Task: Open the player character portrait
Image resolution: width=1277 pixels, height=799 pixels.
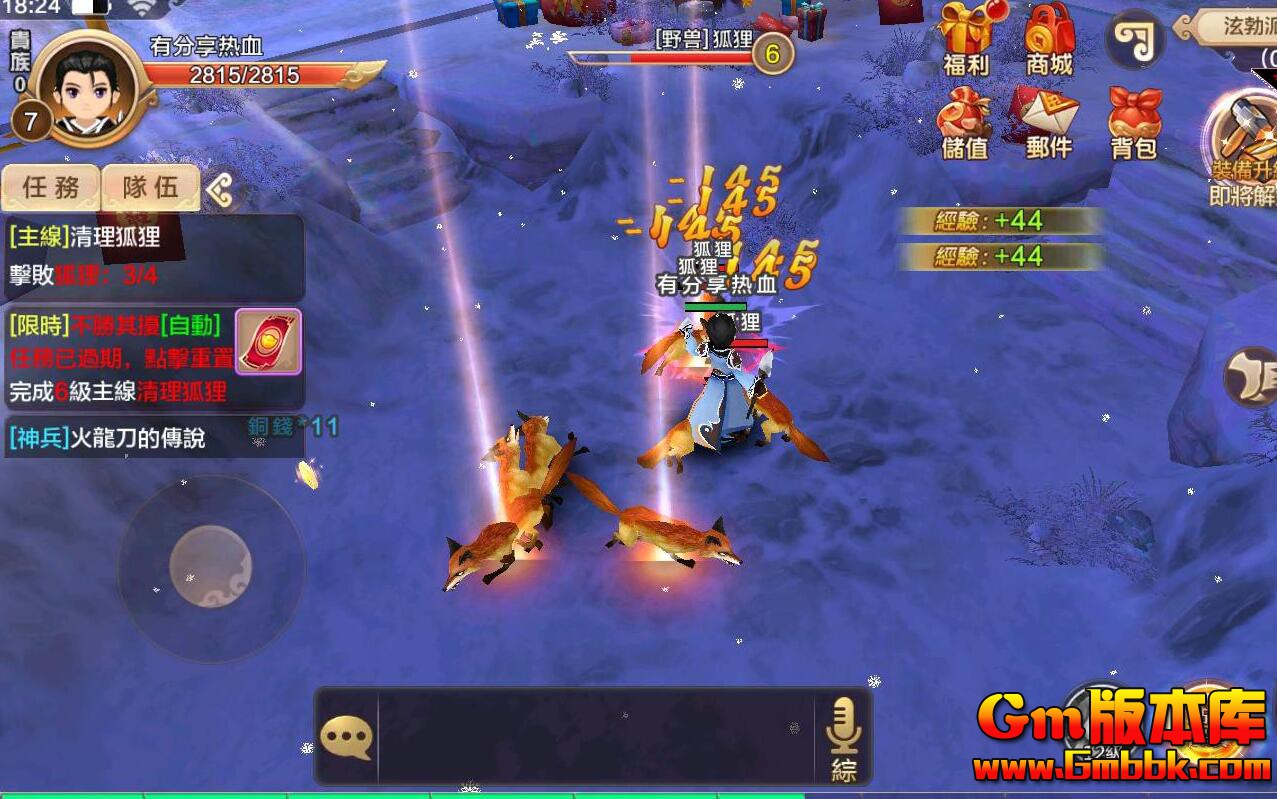Action: tap(85, 88)
